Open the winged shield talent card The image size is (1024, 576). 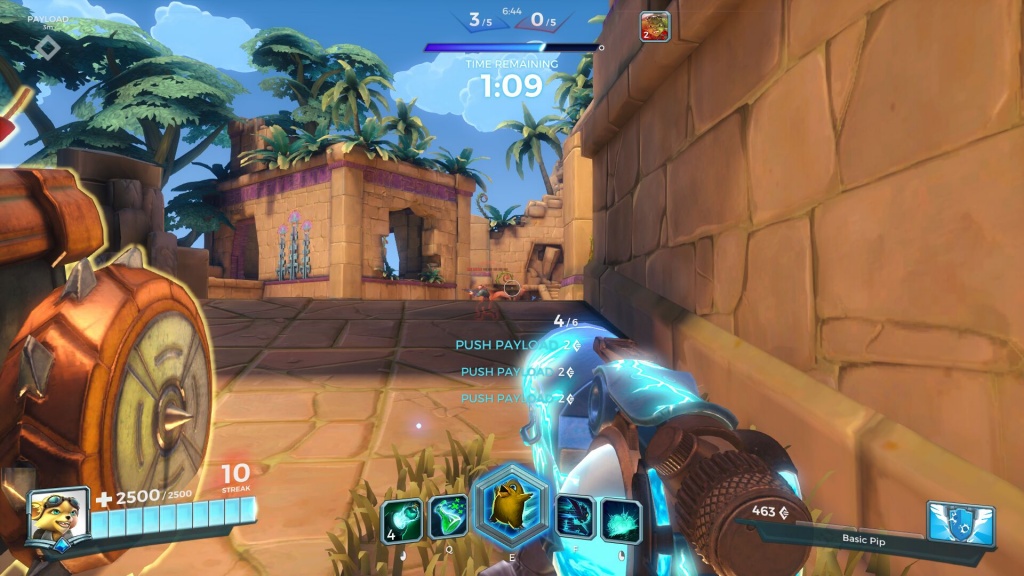pos(961,524)
